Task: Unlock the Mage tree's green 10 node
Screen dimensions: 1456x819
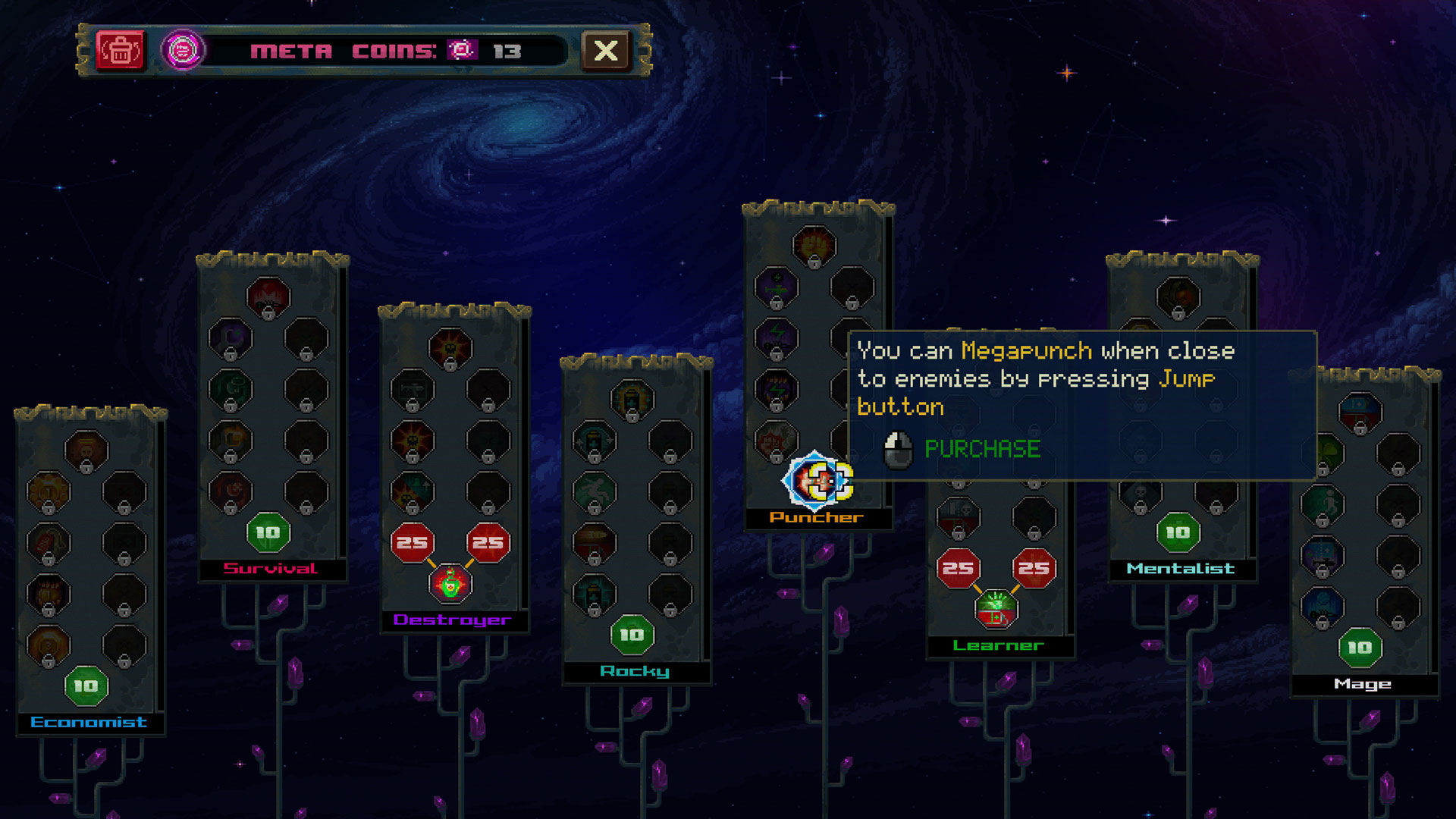Action: click(x=1360, y=648)
